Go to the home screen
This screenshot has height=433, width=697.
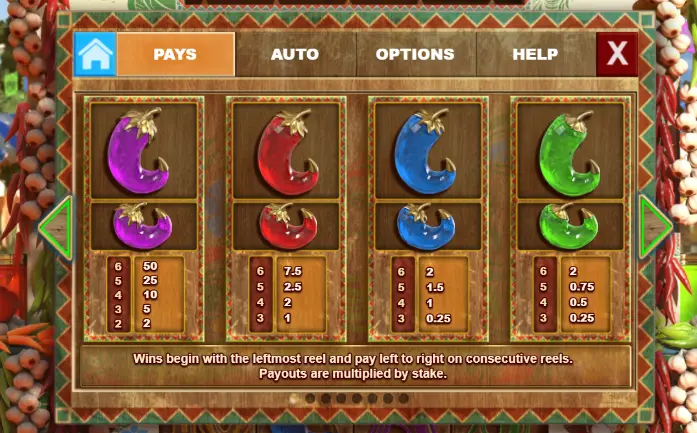[95, 54]
